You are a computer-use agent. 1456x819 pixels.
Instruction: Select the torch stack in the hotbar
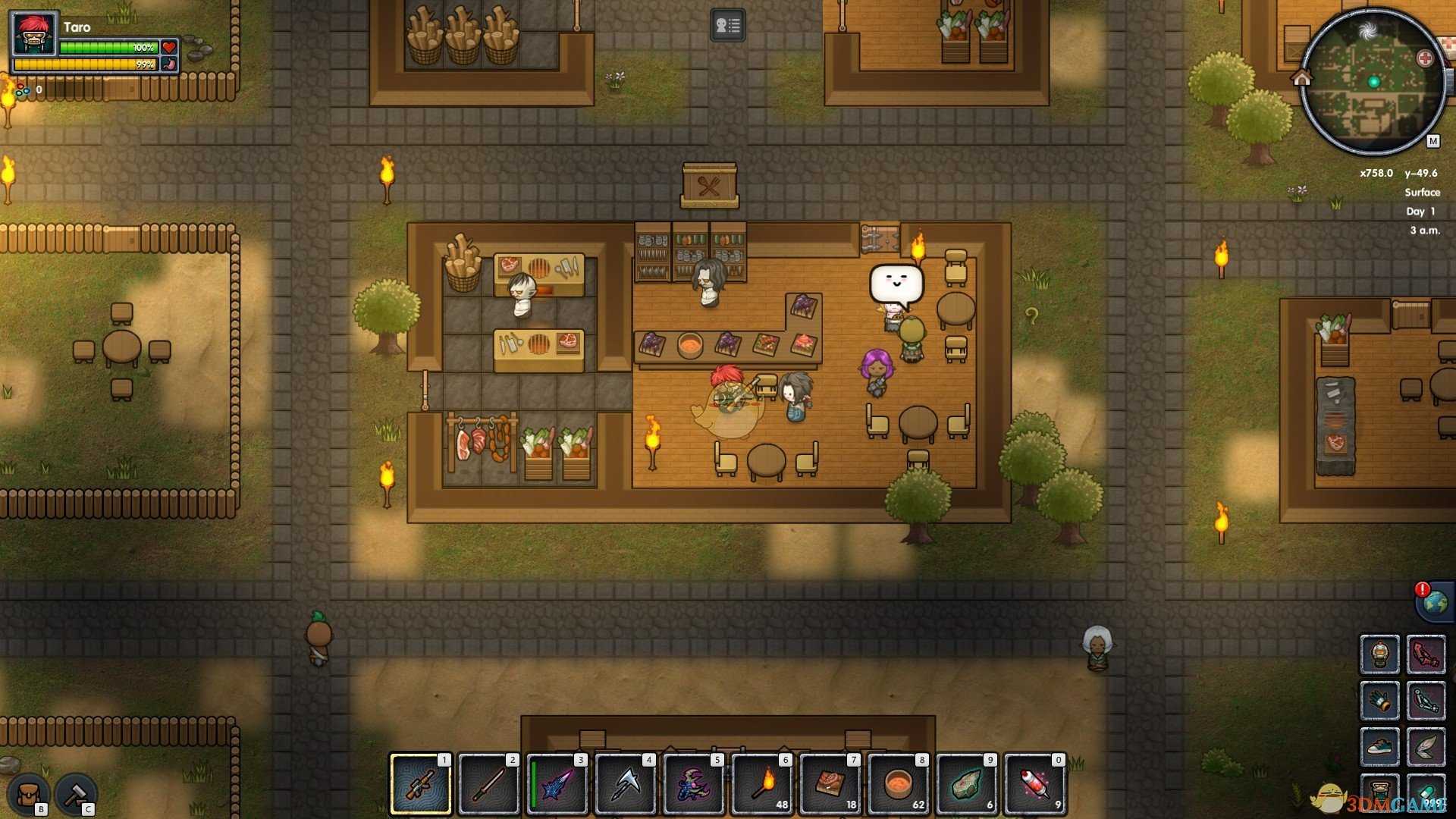point(762,784)
